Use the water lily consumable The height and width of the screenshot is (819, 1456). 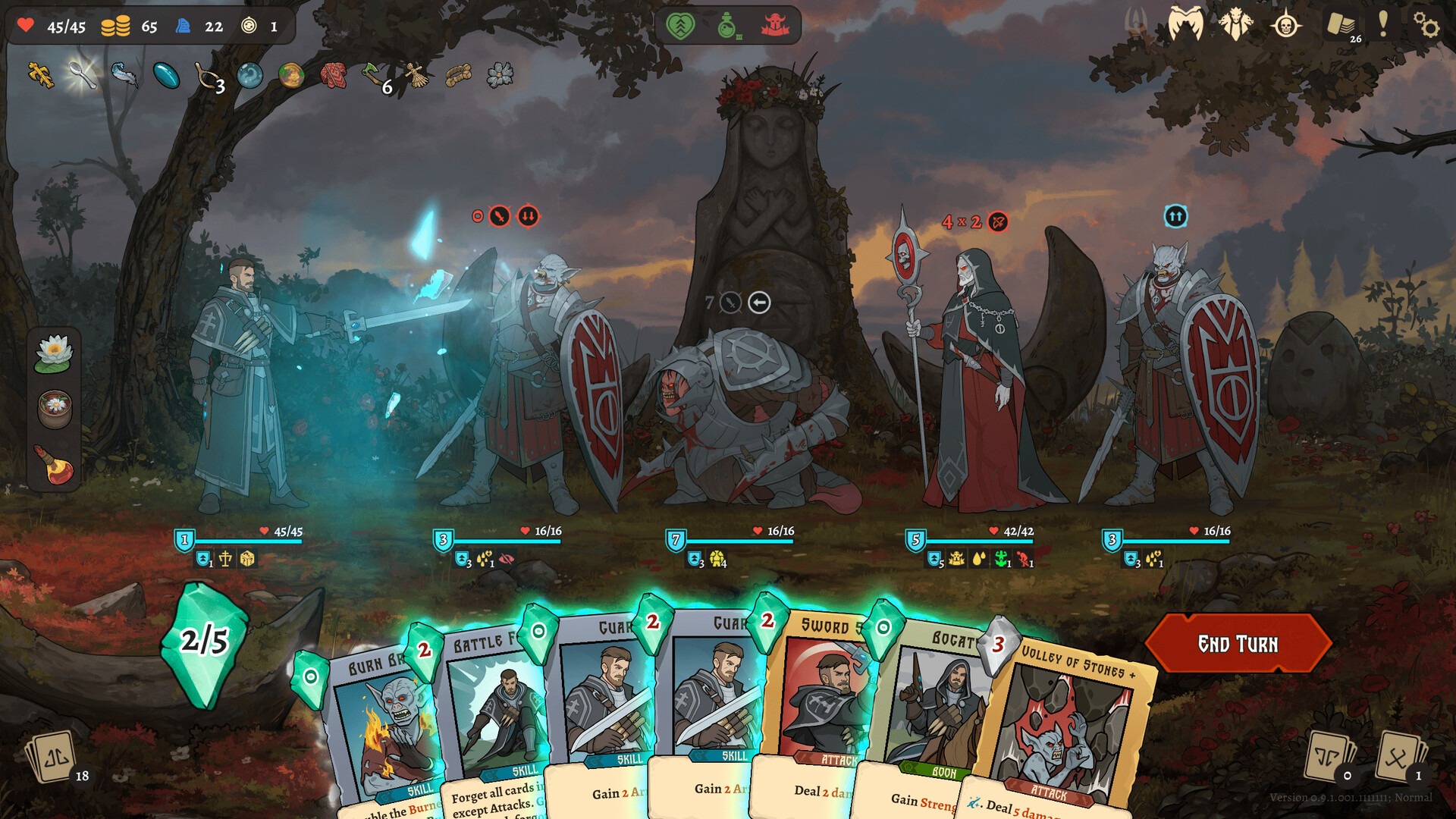tap(53, 353)
